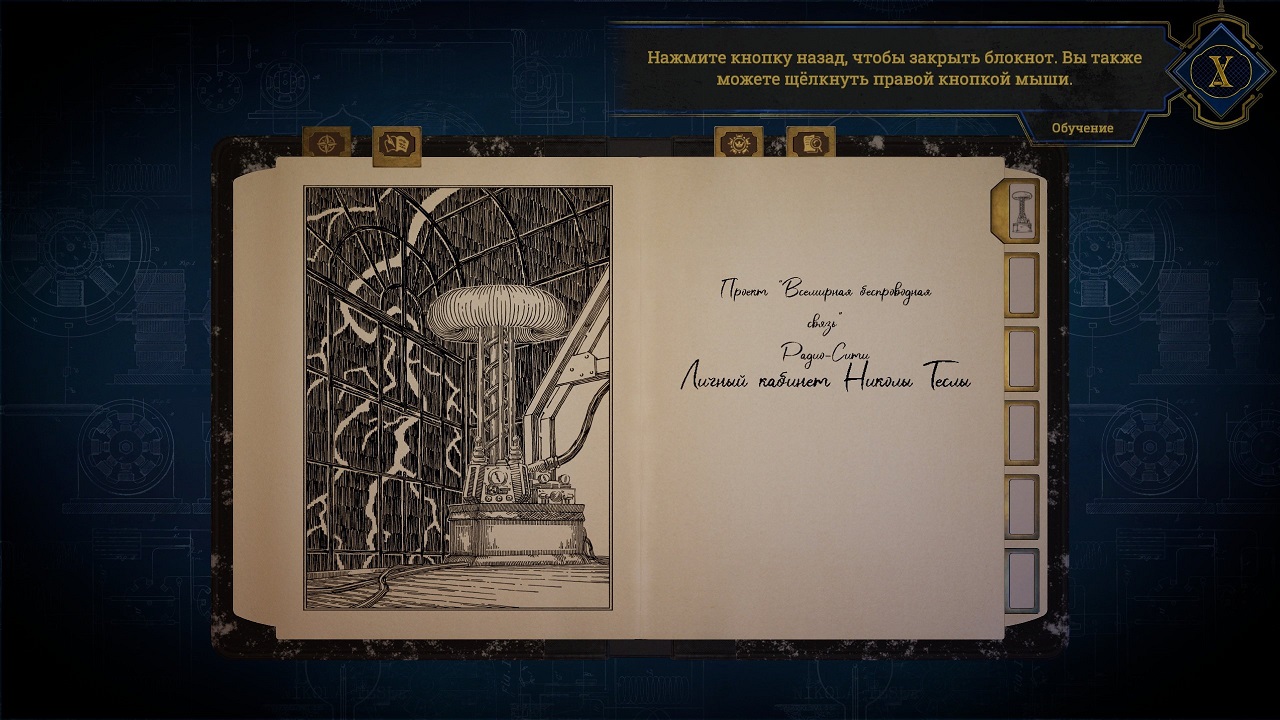Click the document with magnifier tab icon
The width and height of the screenshot is (1280, 720).
(x=812, y=142)
